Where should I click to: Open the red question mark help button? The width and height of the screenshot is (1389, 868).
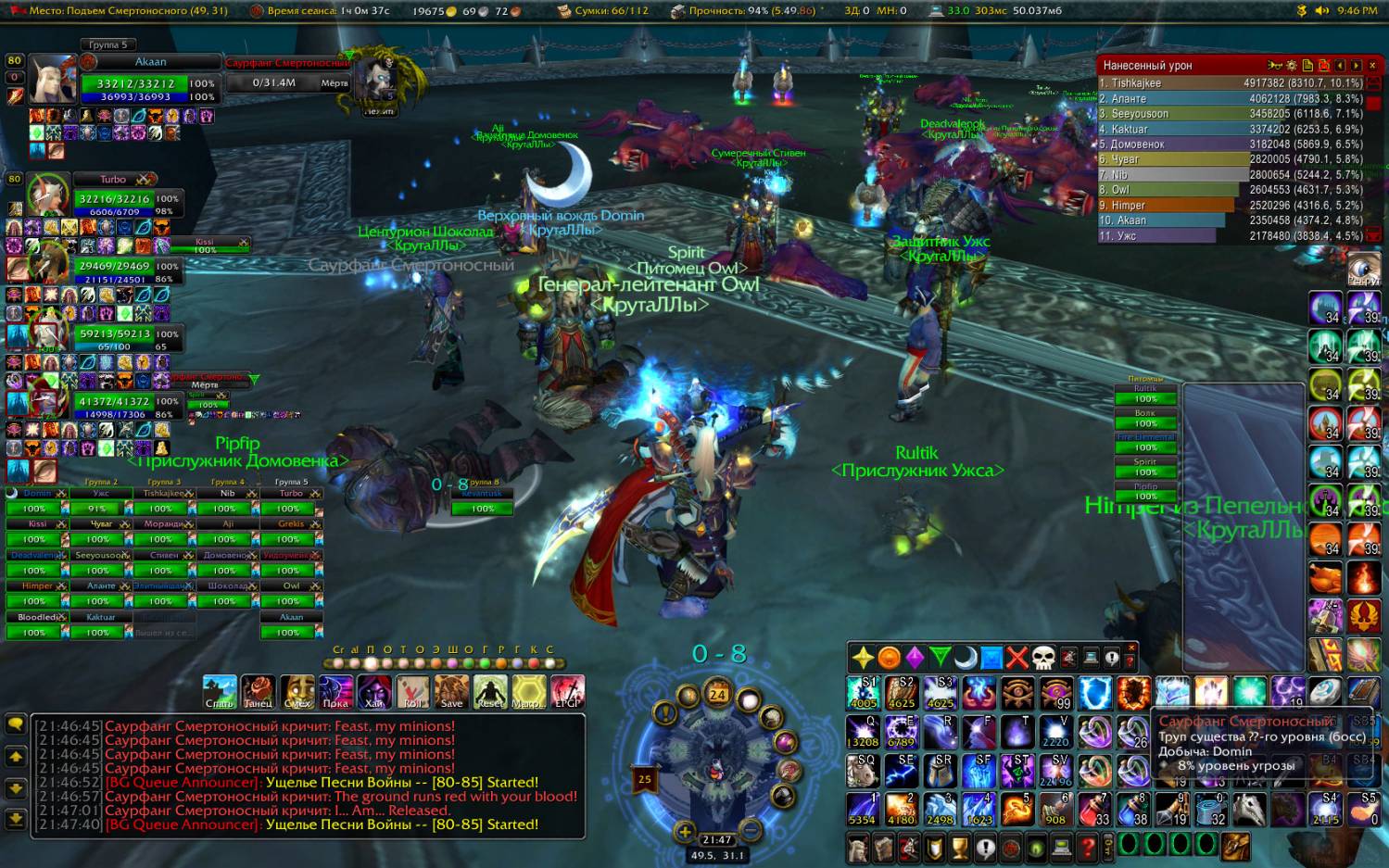[1088, 848]
